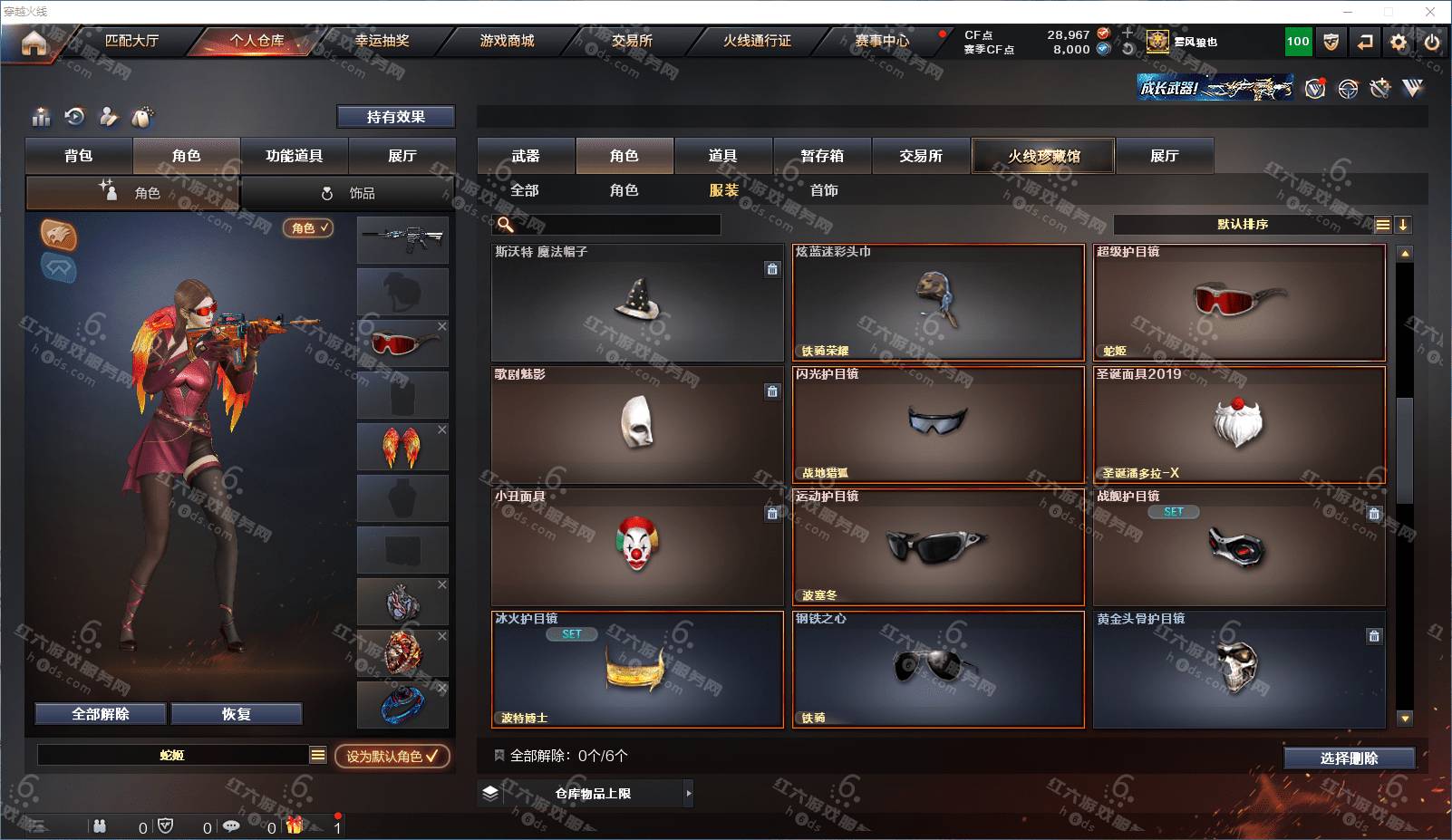
Task: Click the 全部解除 unequip all button
Action: (101, 714)
